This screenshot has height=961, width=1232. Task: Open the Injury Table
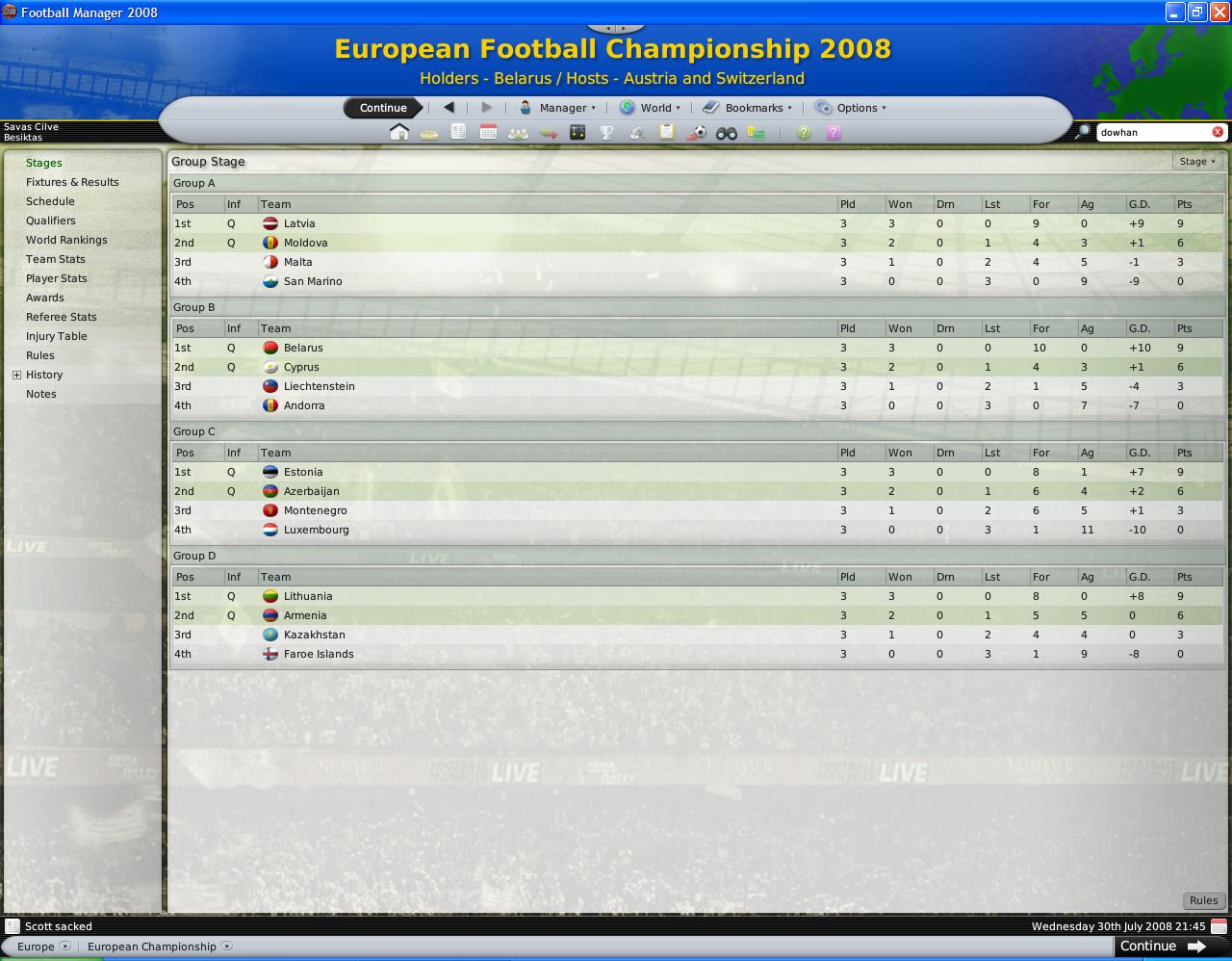tap(56, 336)
